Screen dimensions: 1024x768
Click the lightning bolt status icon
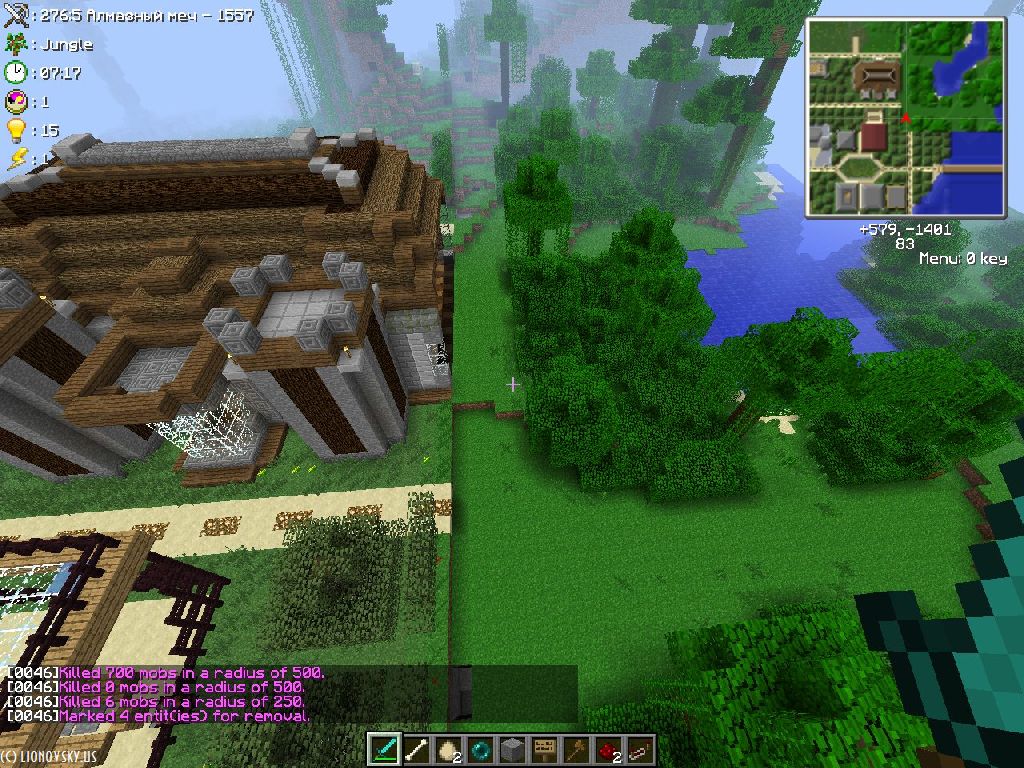[15, 158]
